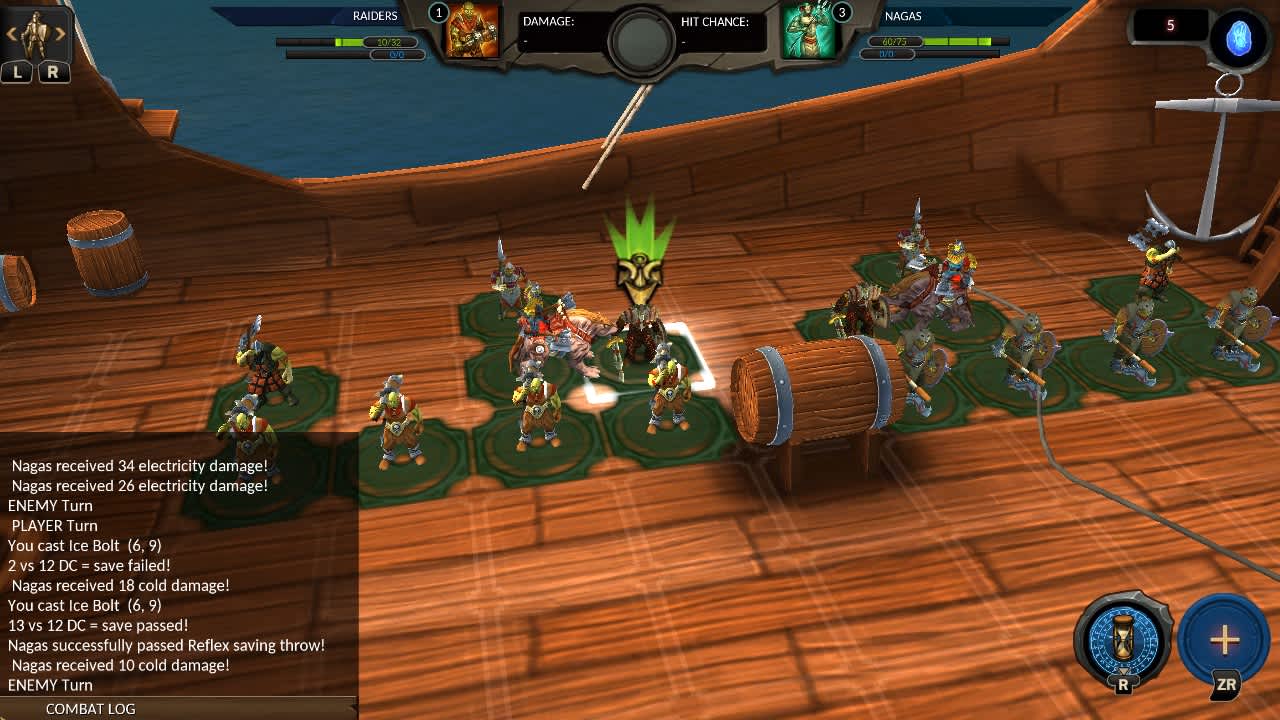Click the RAIDERS faction banner

tap(375, 16)
